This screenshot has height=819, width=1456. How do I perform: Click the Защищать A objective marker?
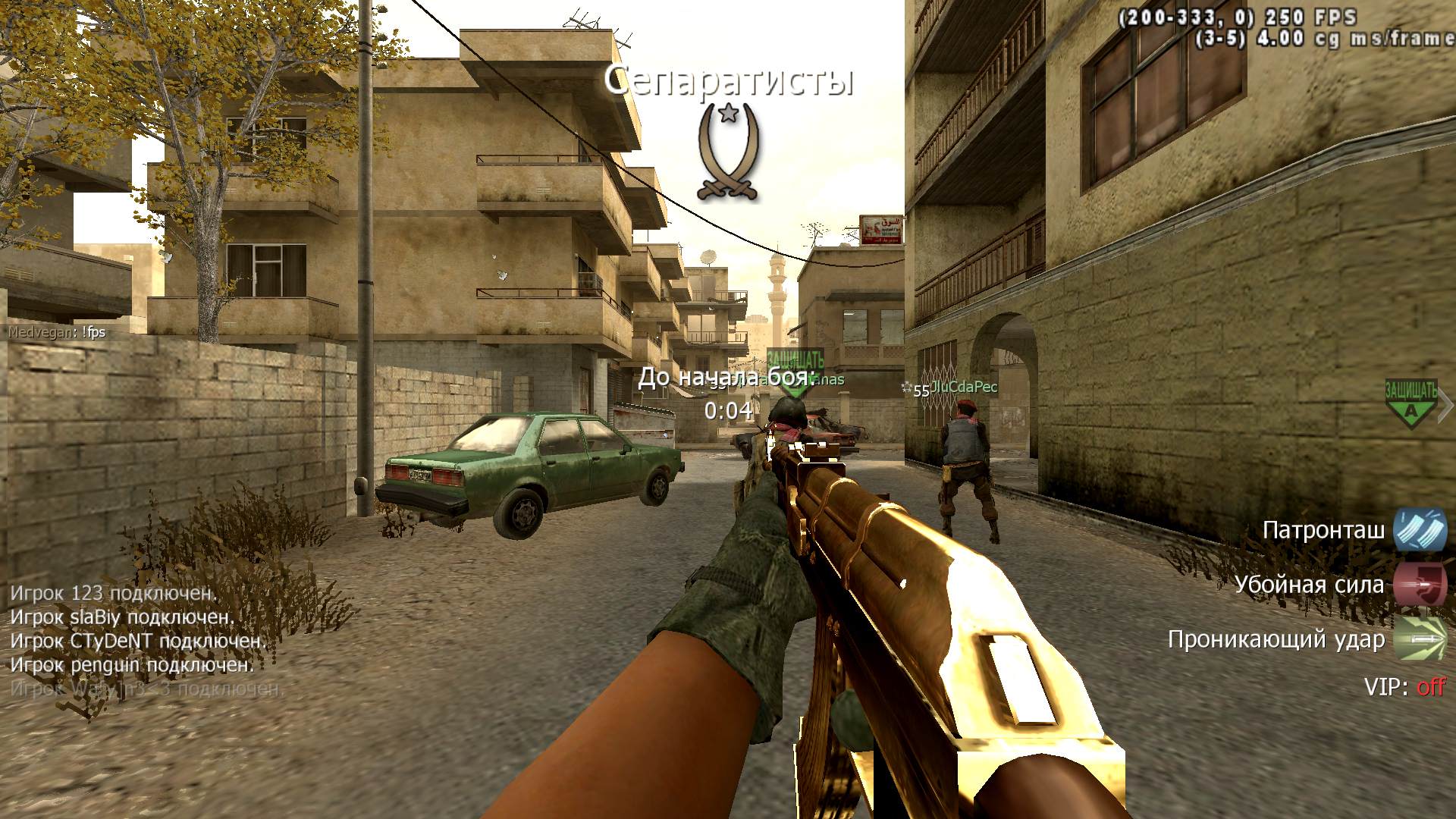pos(1410,403)
